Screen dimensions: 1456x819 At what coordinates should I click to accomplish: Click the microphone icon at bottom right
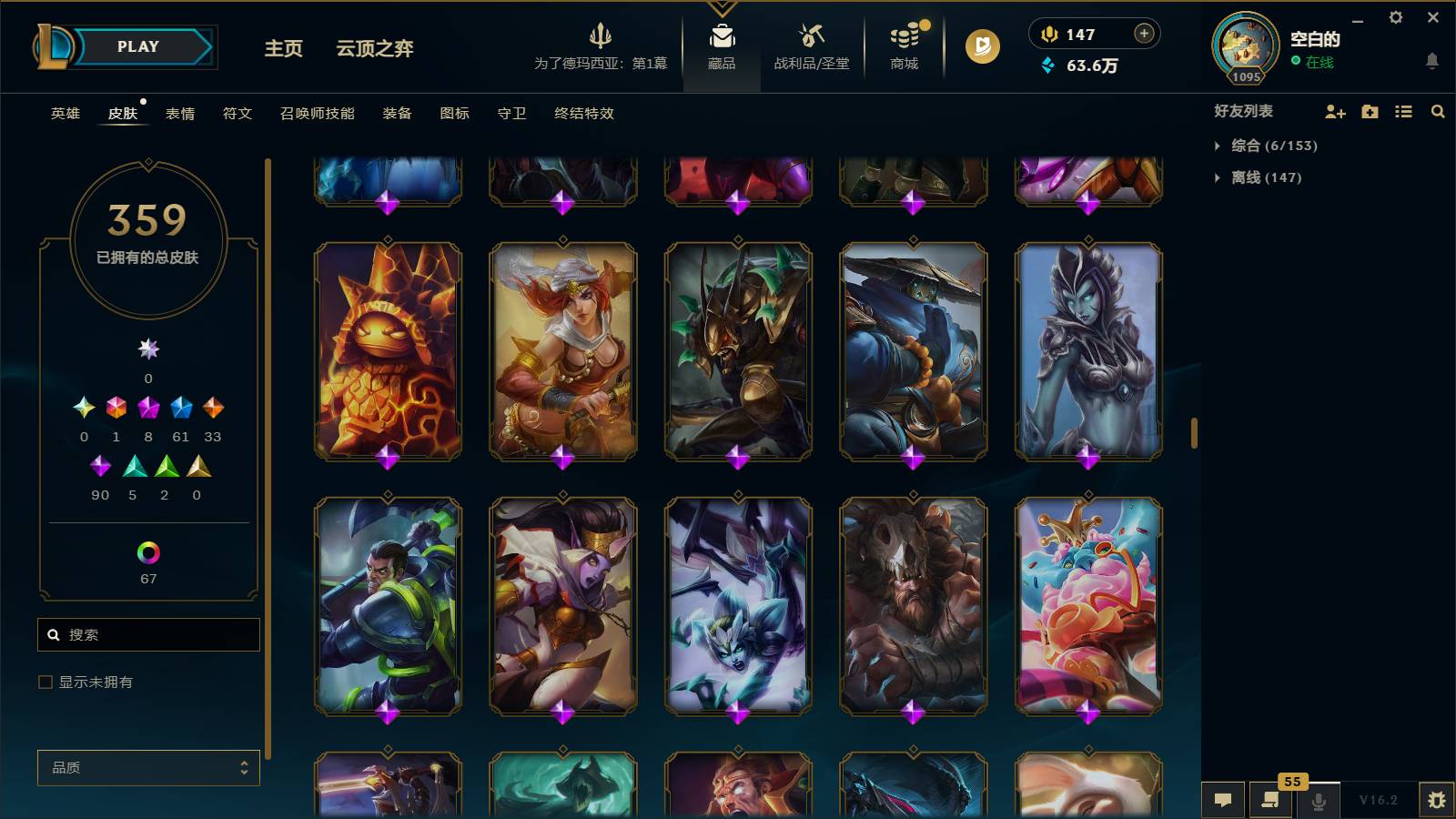pos(1318,800)
